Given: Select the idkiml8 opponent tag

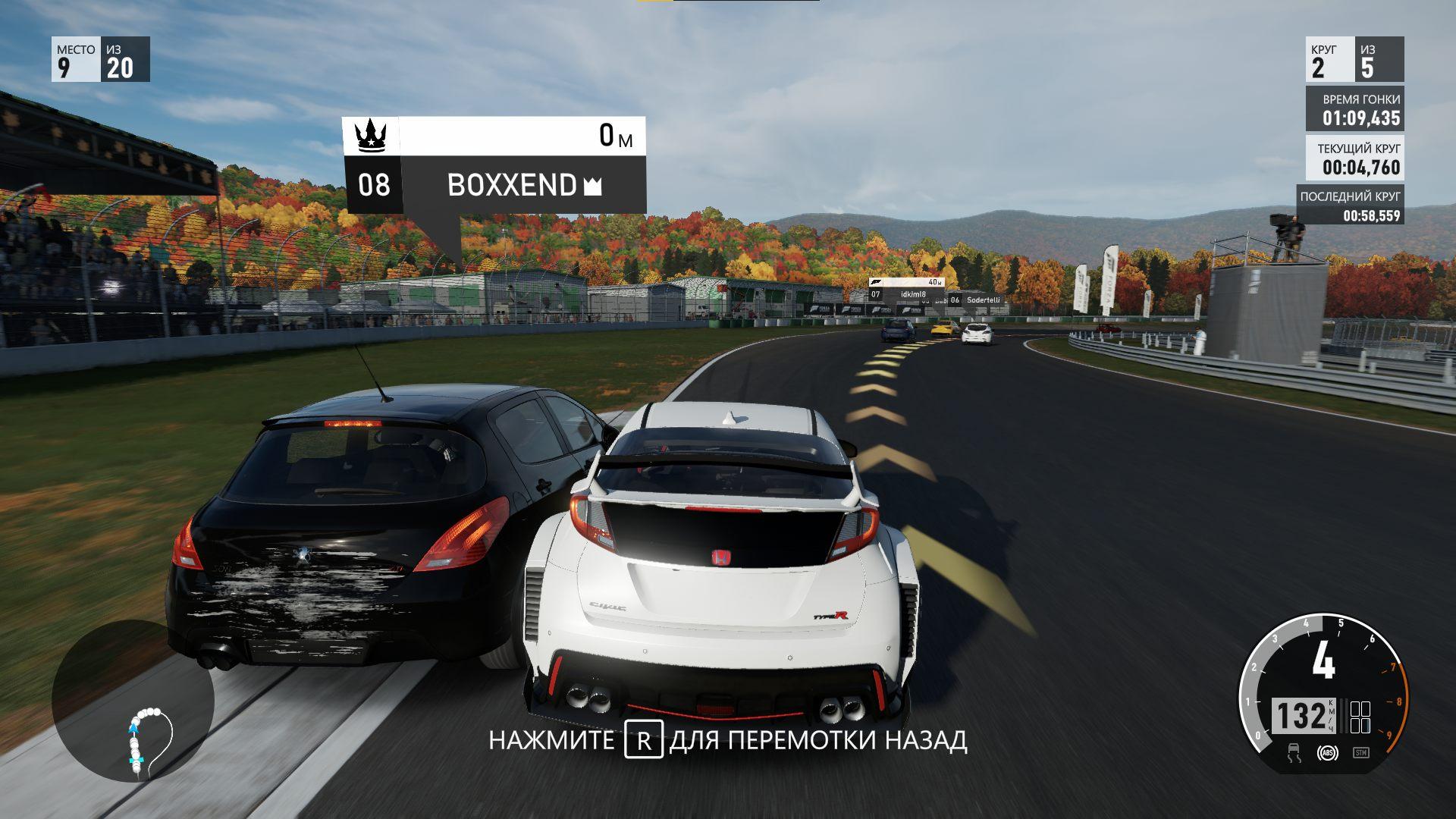Looking at the screenshot, I should click(x=906, y=294).
